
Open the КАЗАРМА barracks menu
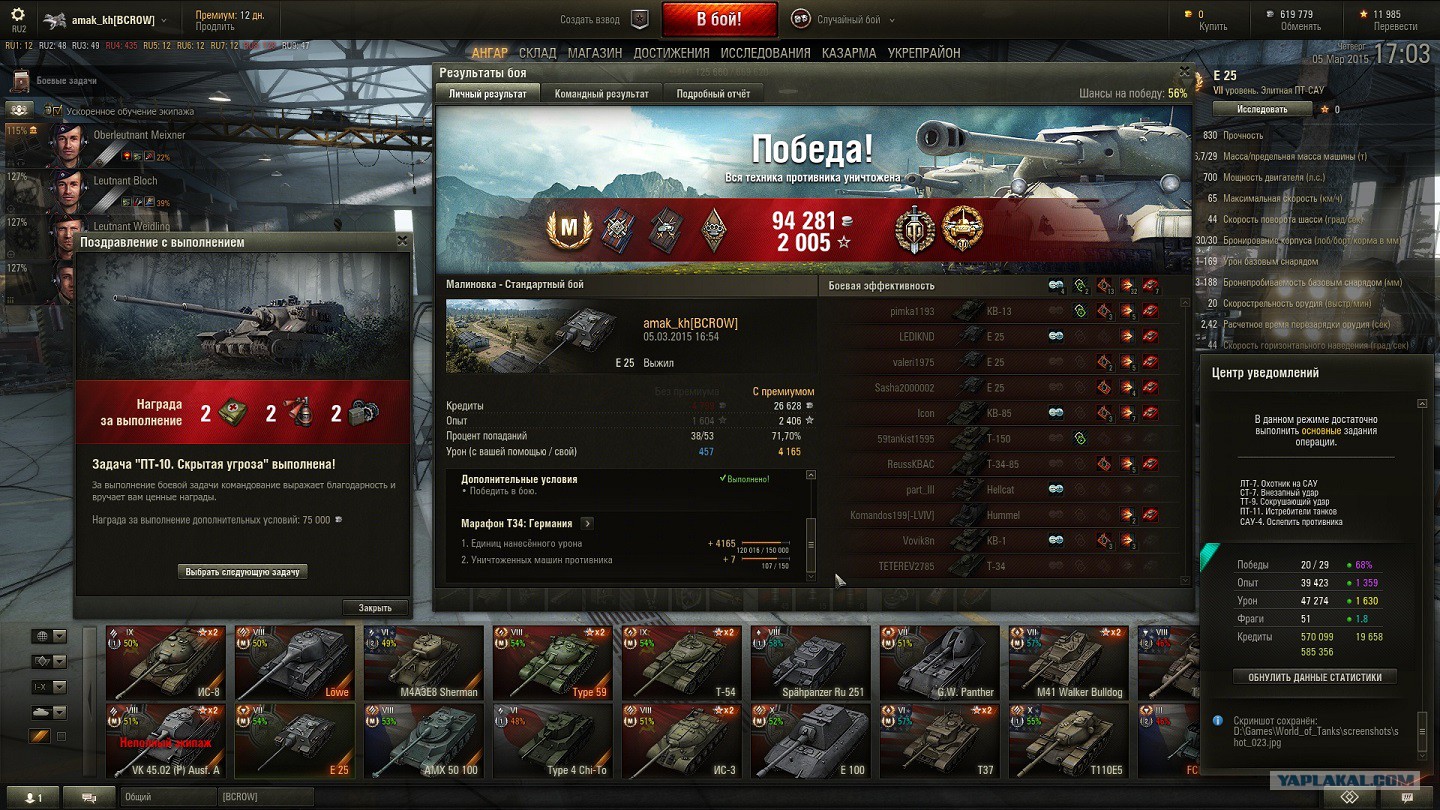point(849,53)
